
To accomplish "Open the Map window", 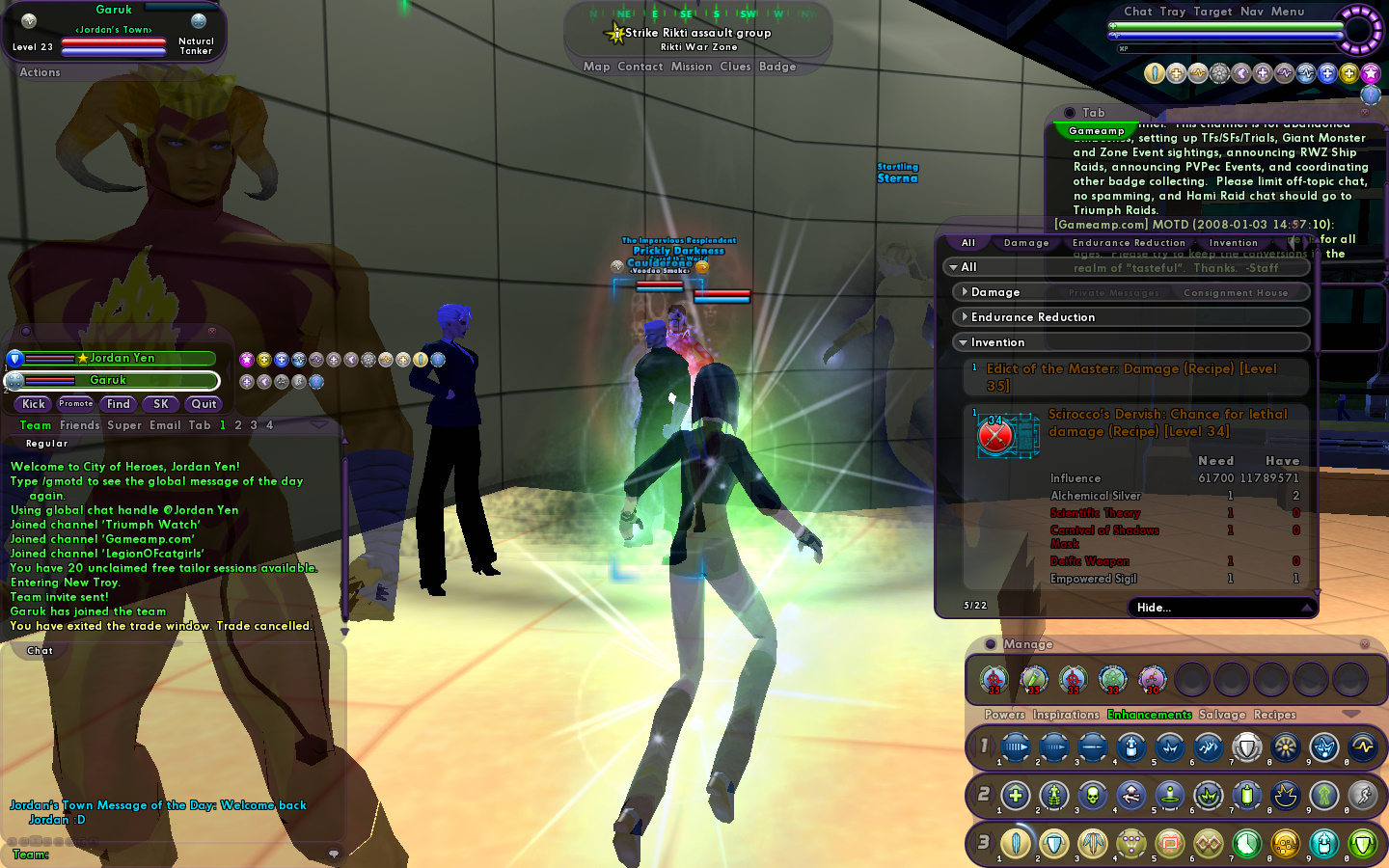I will coord(596,67).
